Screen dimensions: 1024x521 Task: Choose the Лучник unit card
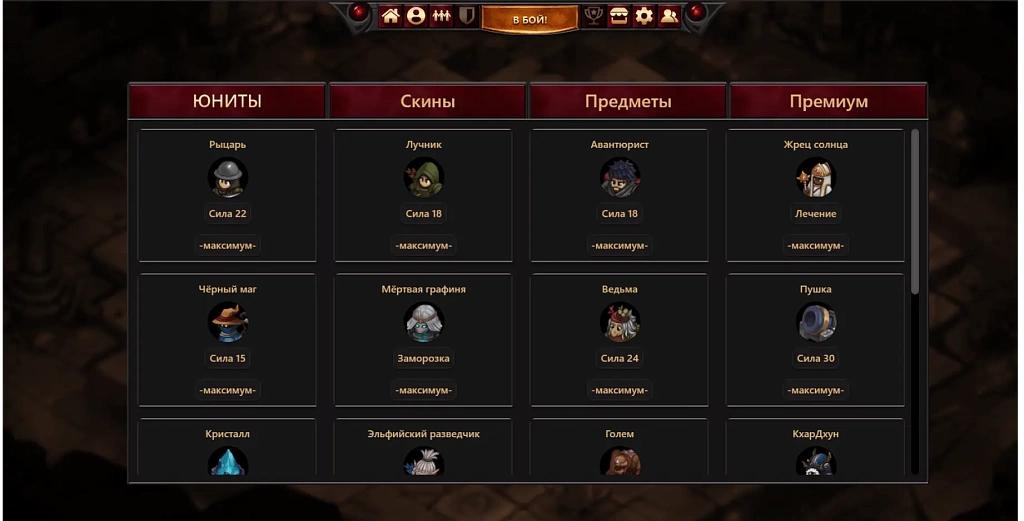tap(424, 195)
